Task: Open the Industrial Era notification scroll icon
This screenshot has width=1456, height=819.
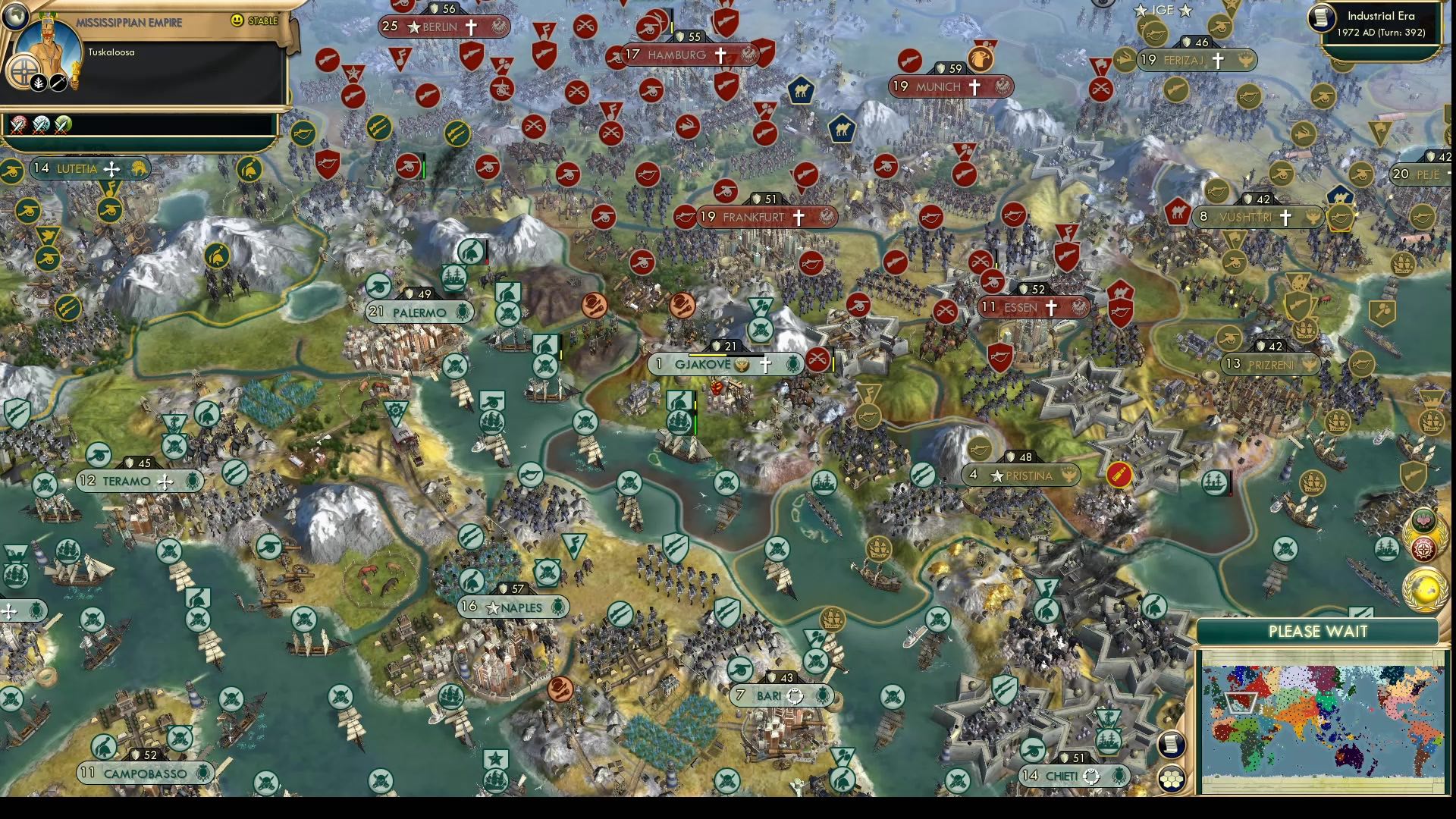Action: point(1322,19)
